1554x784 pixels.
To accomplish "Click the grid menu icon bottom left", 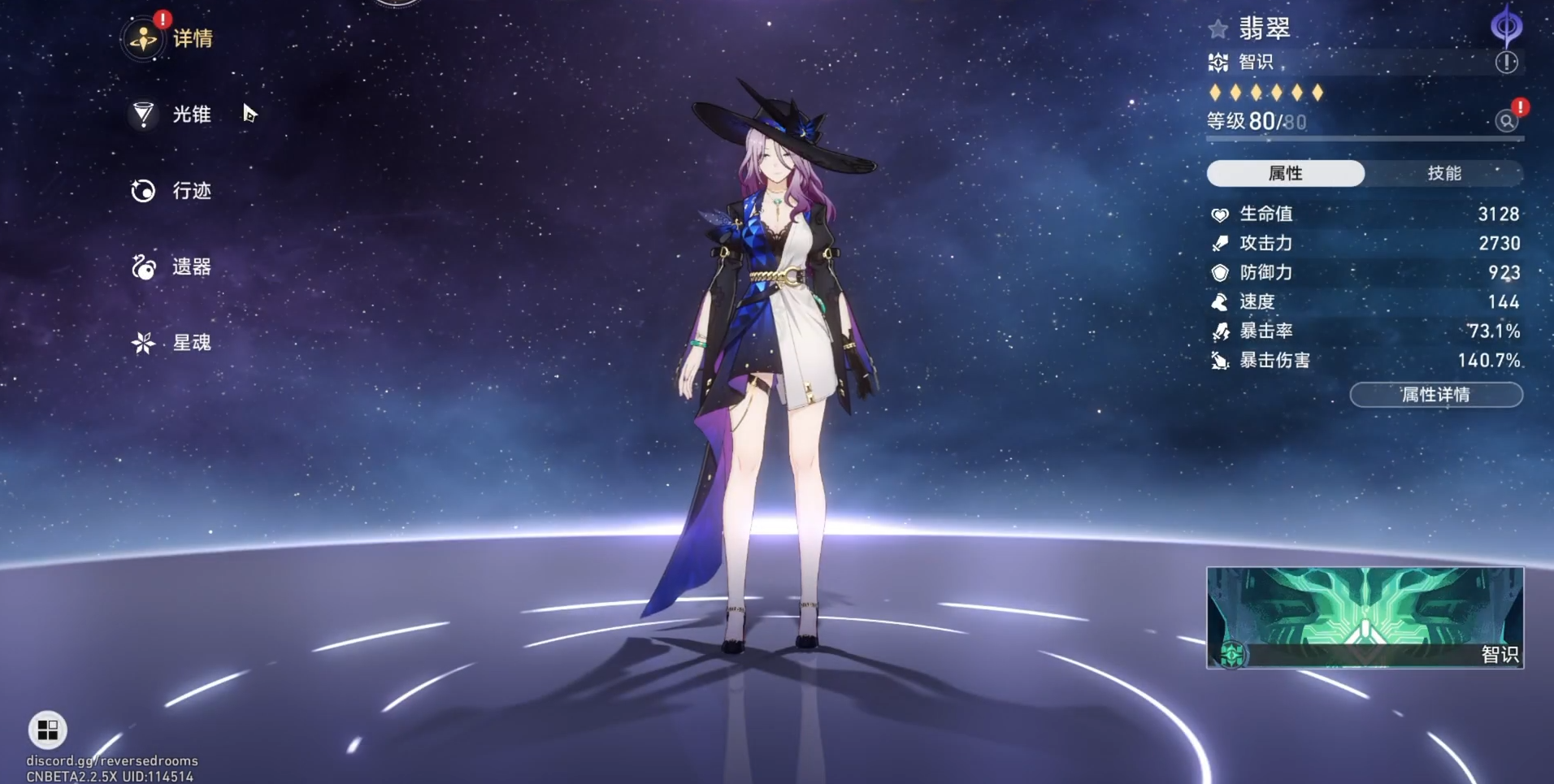I will click(x=46, y=730).
